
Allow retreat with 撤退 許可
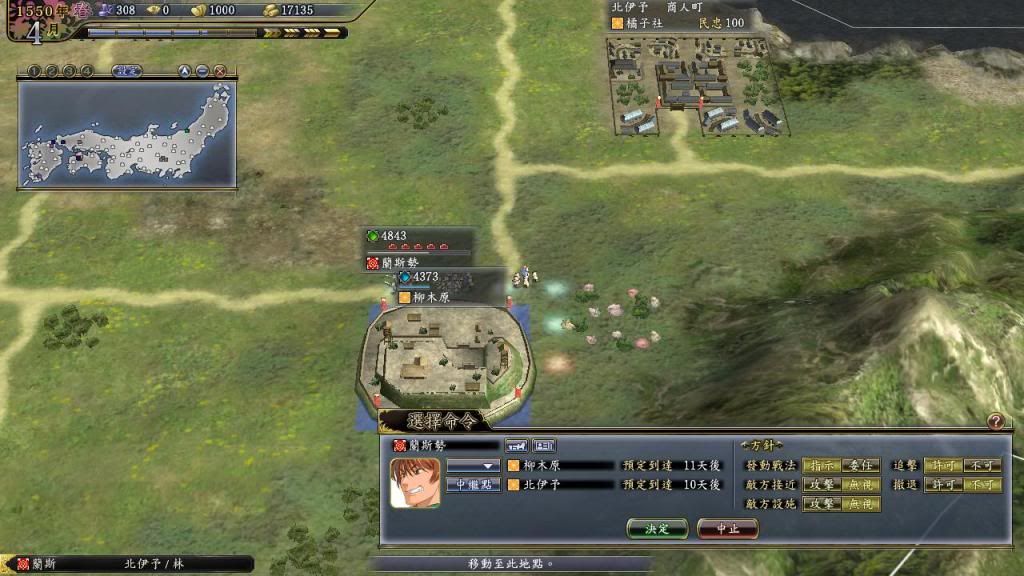pos(941,485)
